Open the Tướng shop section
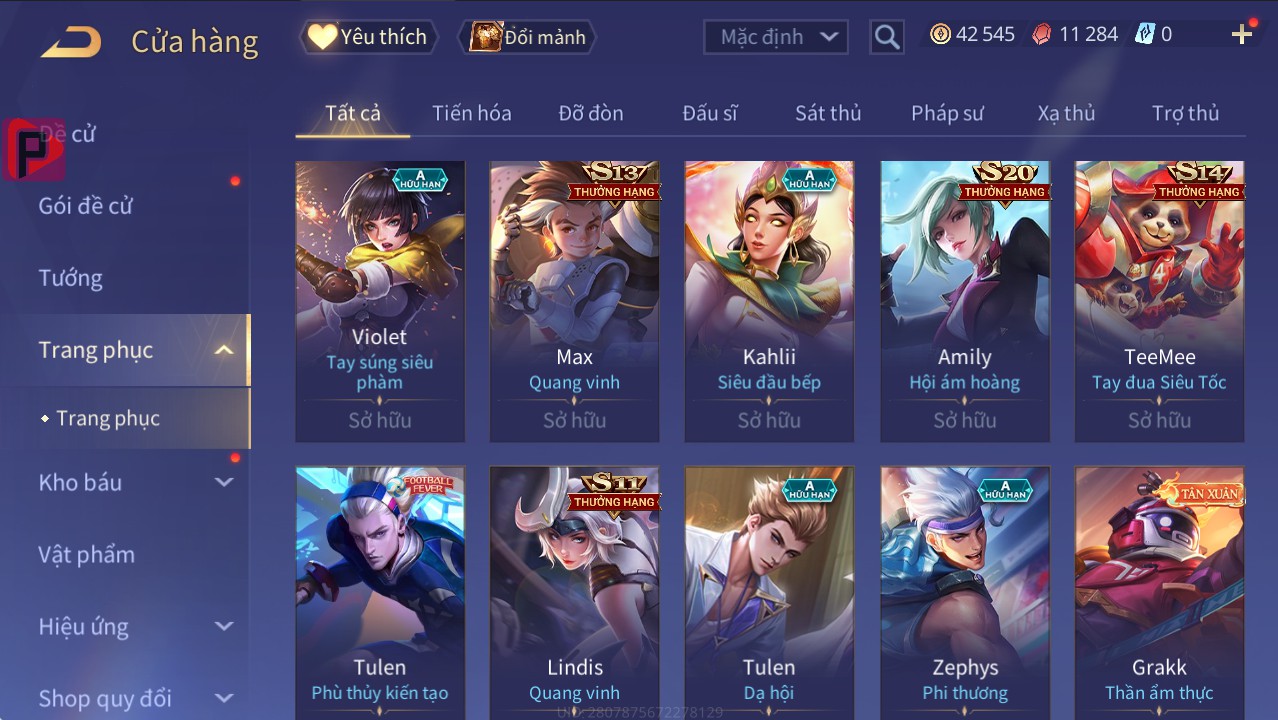Image resolution: width=1278 pixels, height=720 pixels. (71, 278)
